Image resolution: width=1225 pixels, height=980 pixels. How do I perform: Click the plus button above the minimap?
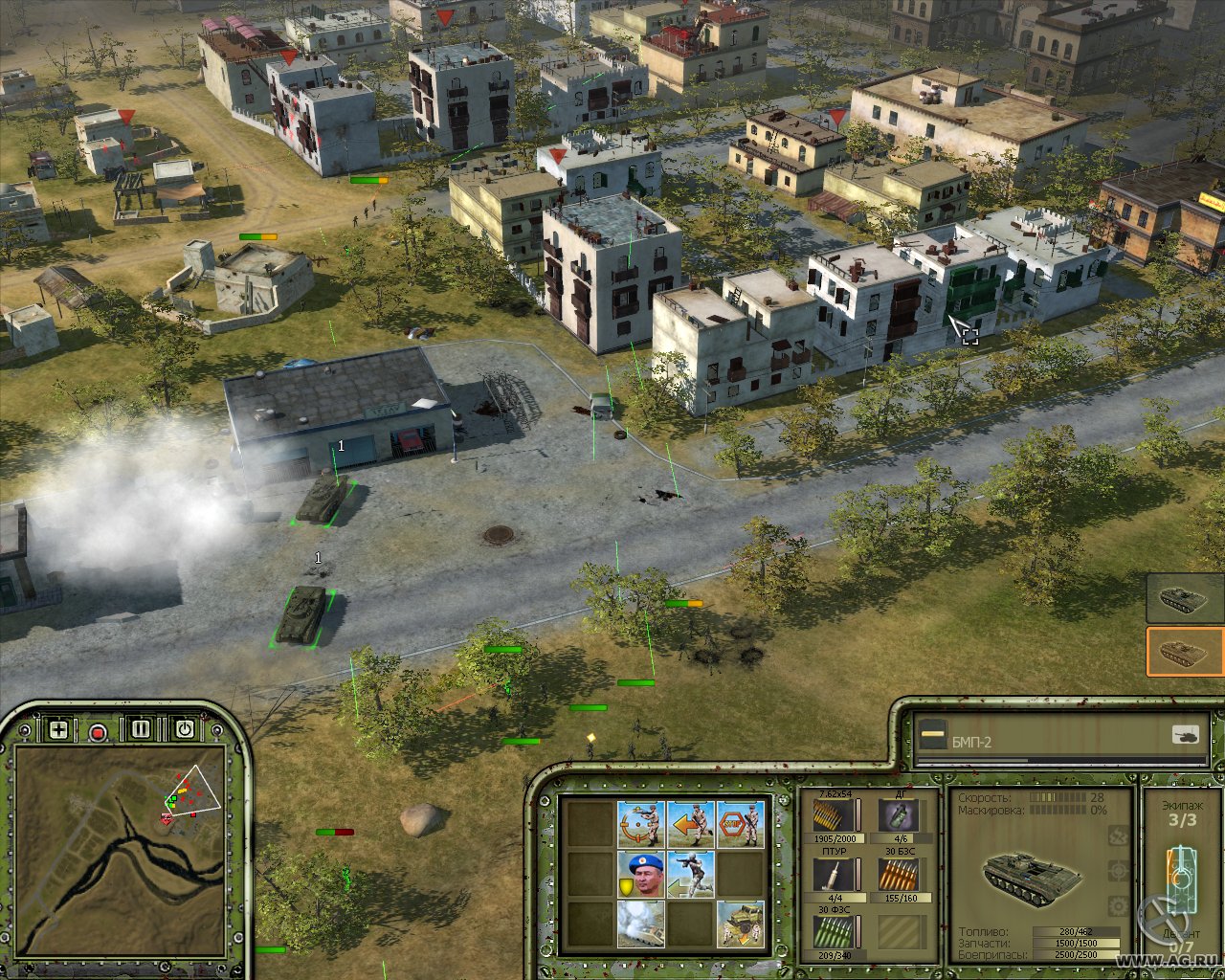59,730
